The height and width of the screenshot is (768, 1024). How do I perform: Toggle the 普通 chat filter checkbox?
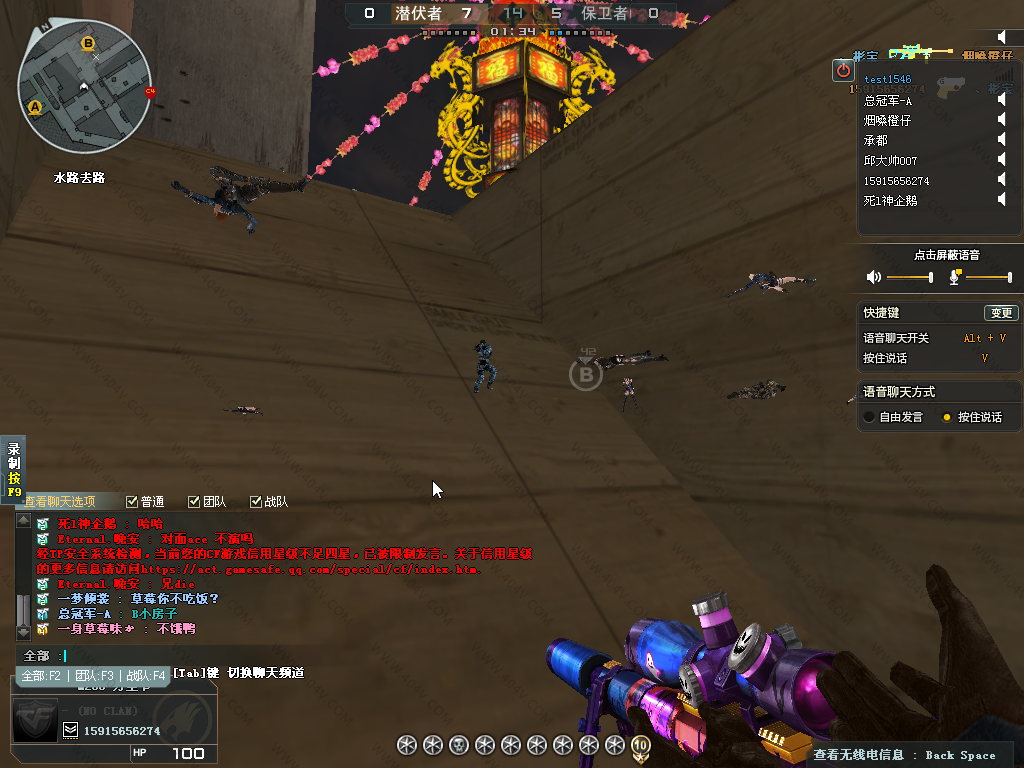click(x=132, y=502)
